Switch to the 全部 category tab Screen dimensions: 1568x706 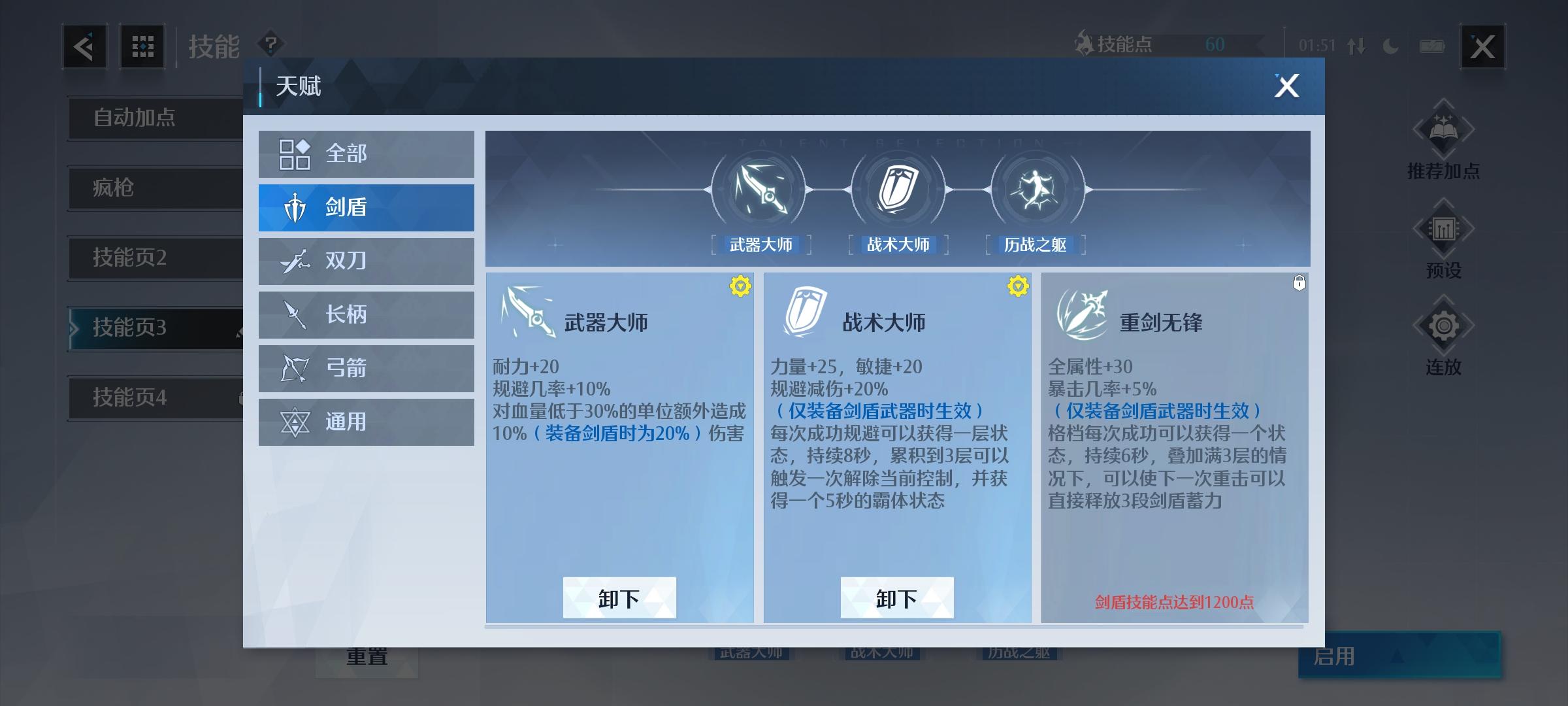click(366, 153)
